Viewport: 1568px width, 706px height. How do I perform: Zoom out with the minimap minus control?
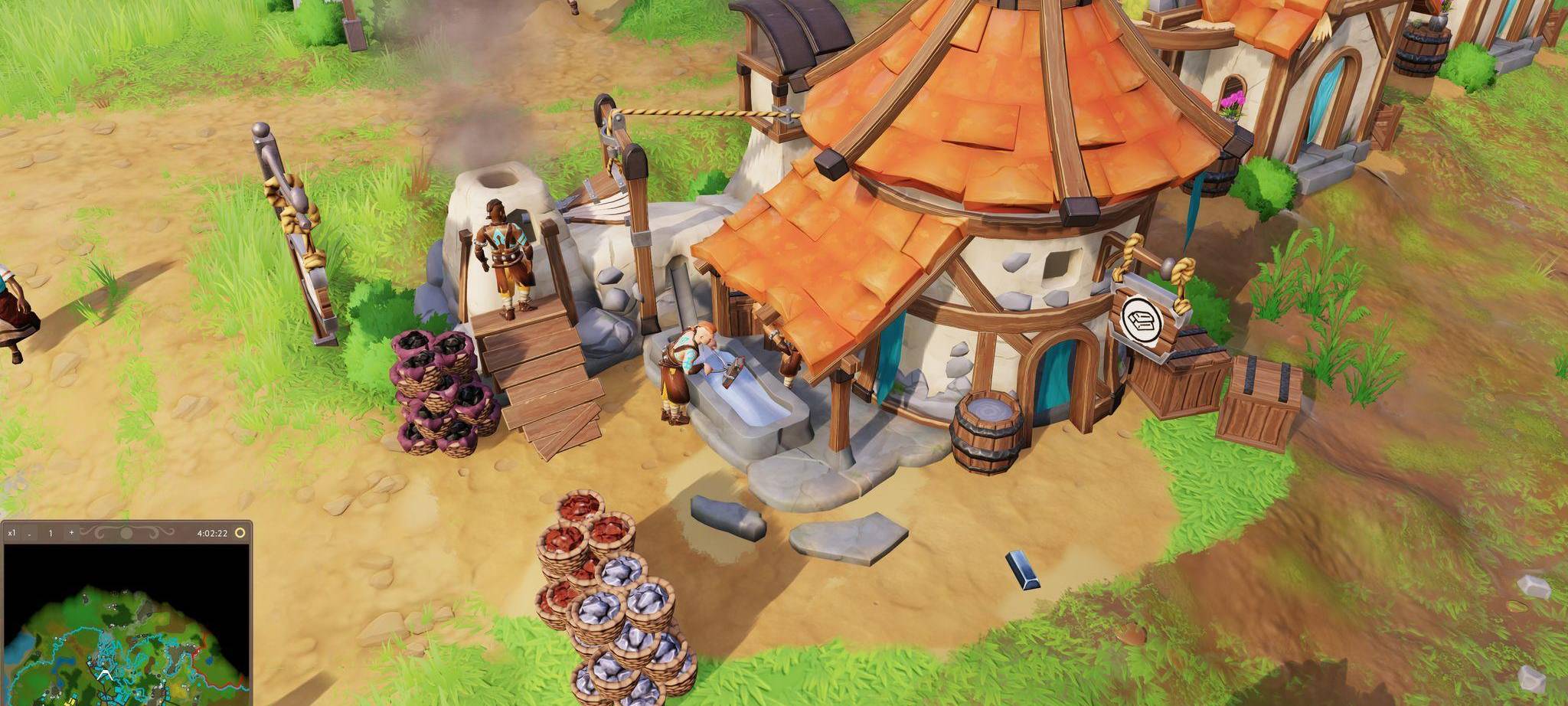coord(29,534)
